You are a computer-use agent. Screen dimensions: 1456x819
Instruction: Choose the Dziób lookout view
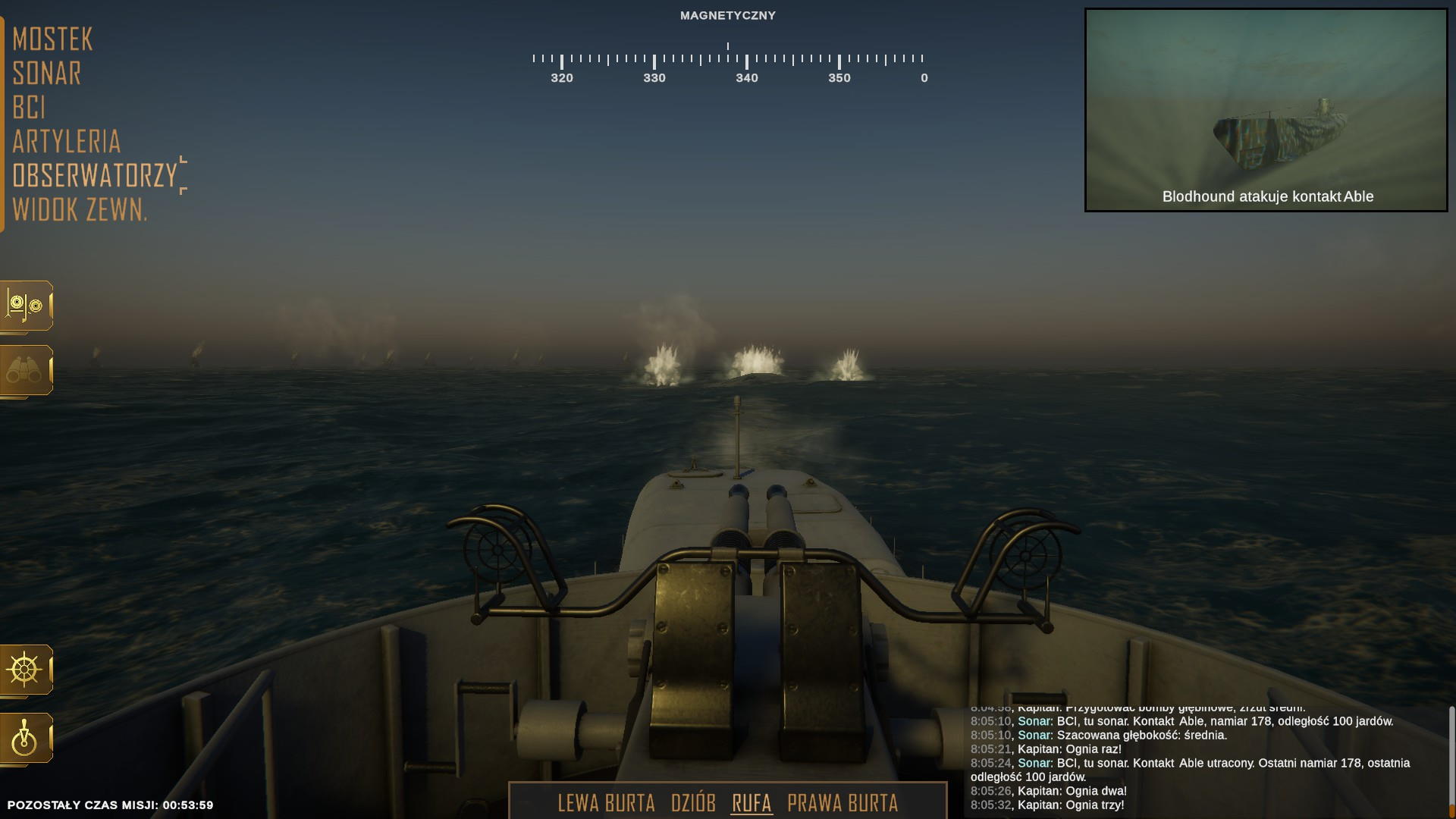(x=693, y=803)
